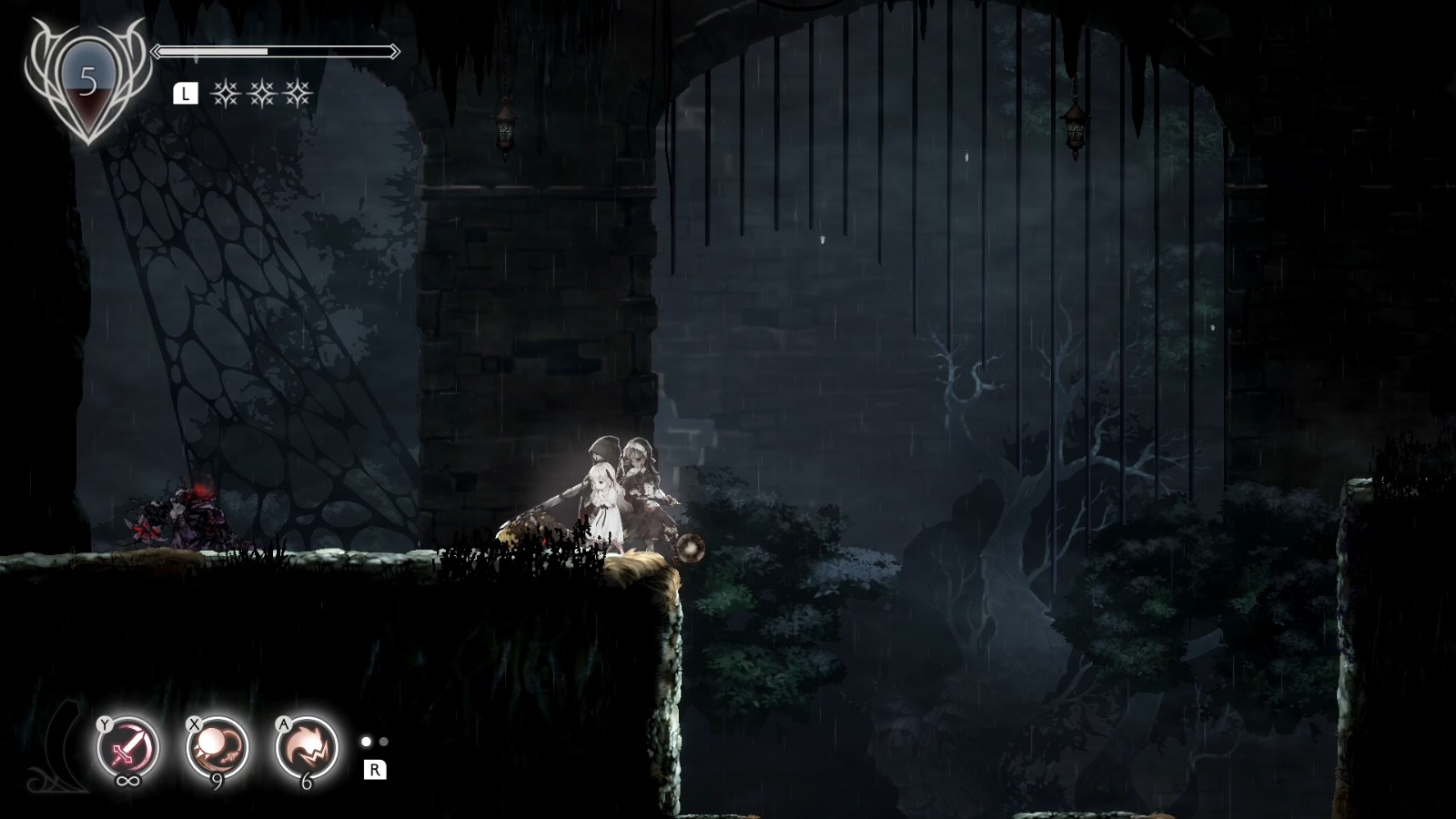The width and height of the screenshot is (1456, 819).
Task: Toggle the active first loadout dot
Action: click(367, 742)
